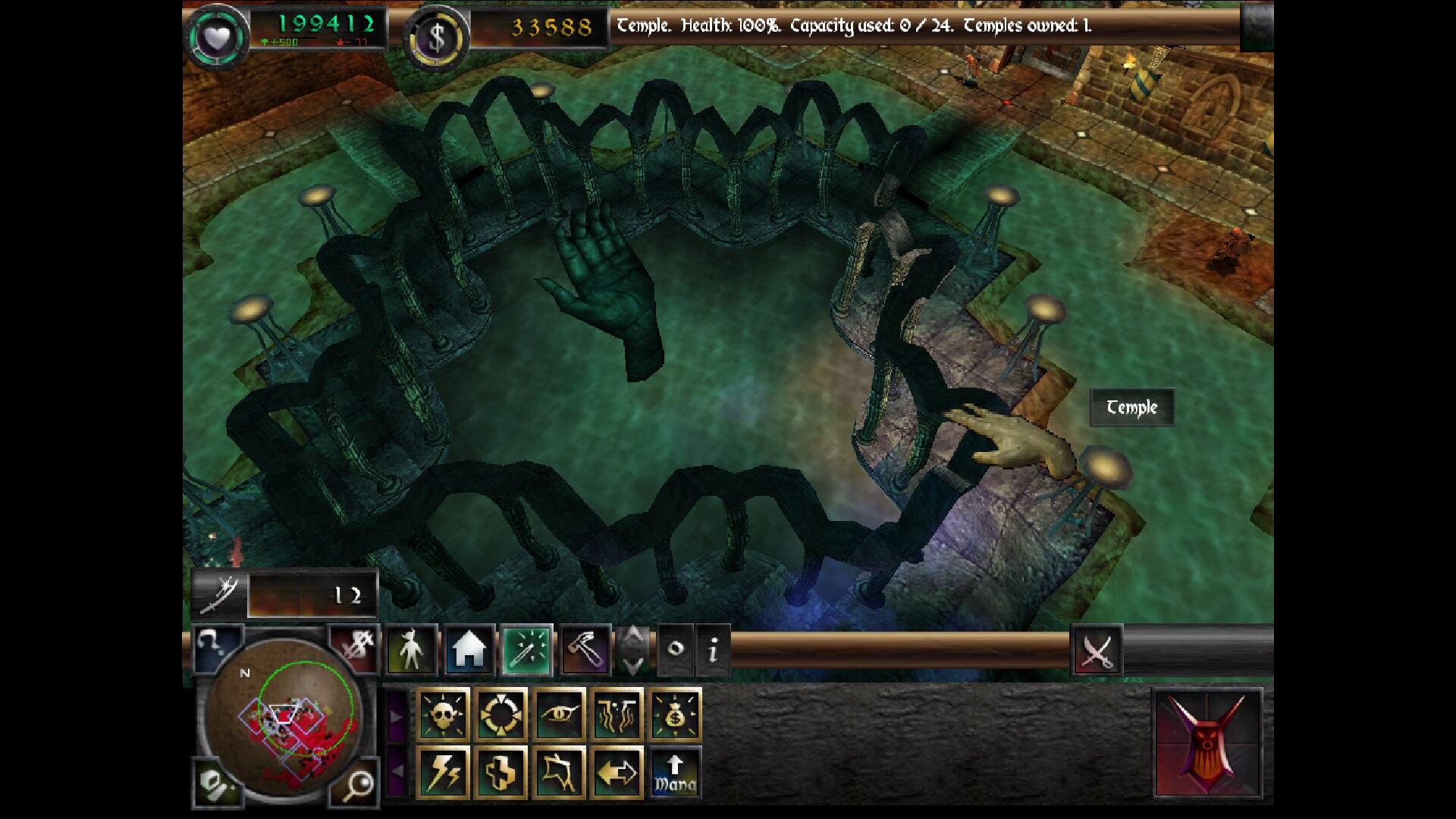Select the red horned reaper emblem

1207,743
